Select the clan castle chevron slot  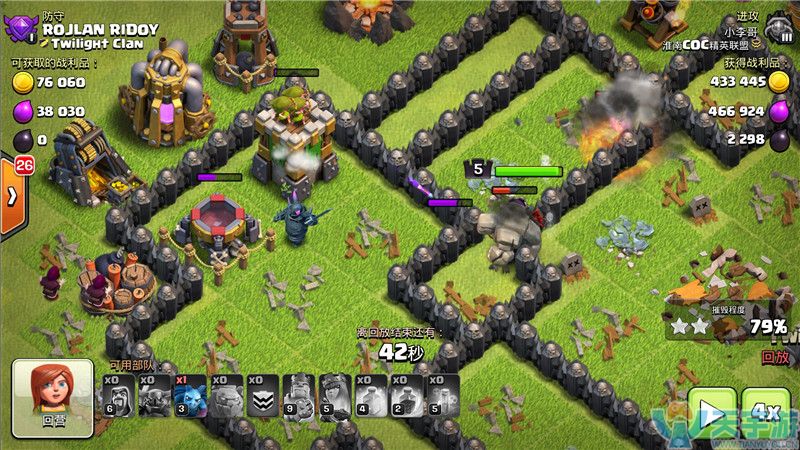pos(263,396)
